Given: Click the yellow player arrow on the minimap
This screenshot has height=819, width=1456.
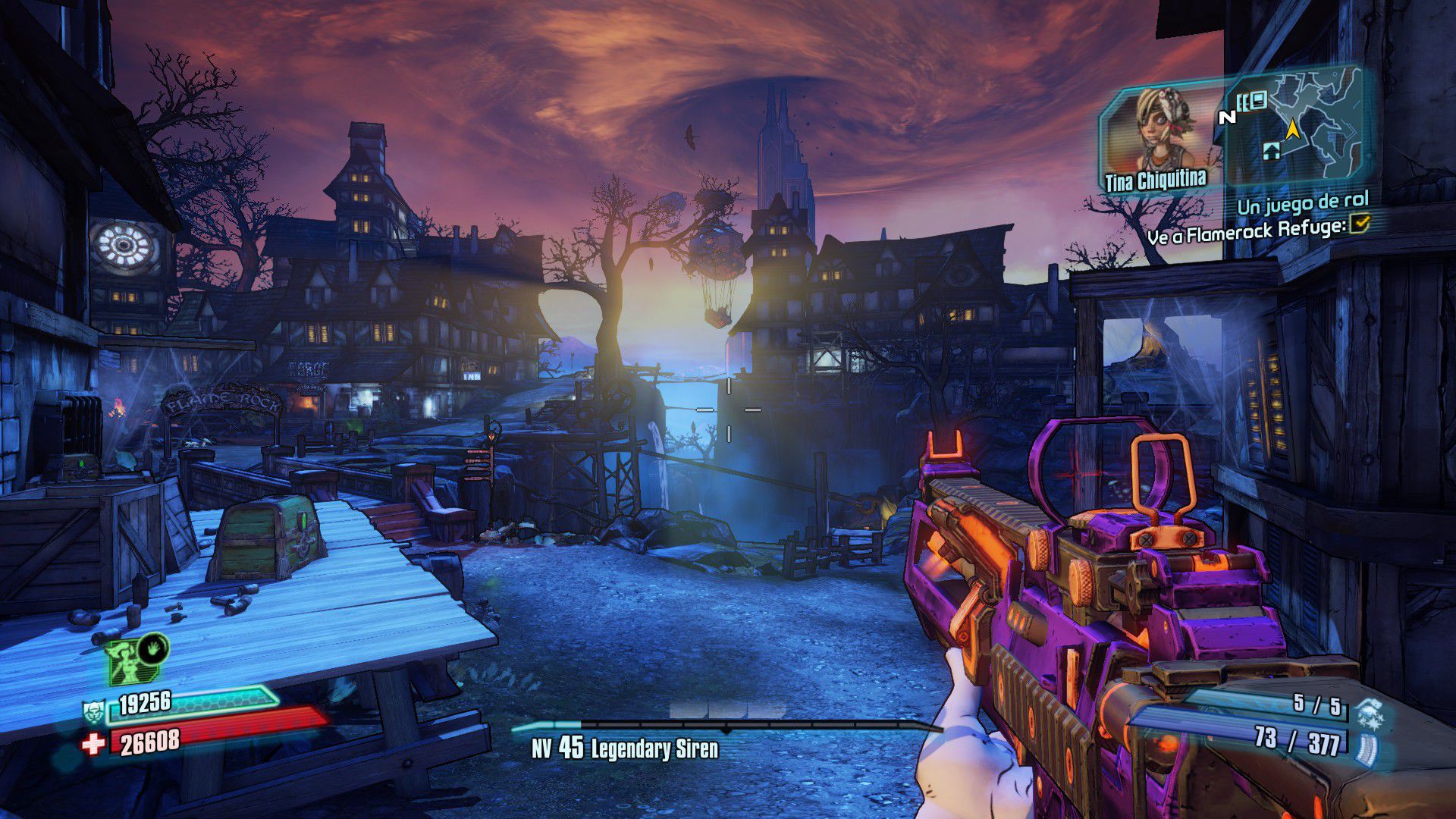Looking at the screenshot, I should (1292, 130).
